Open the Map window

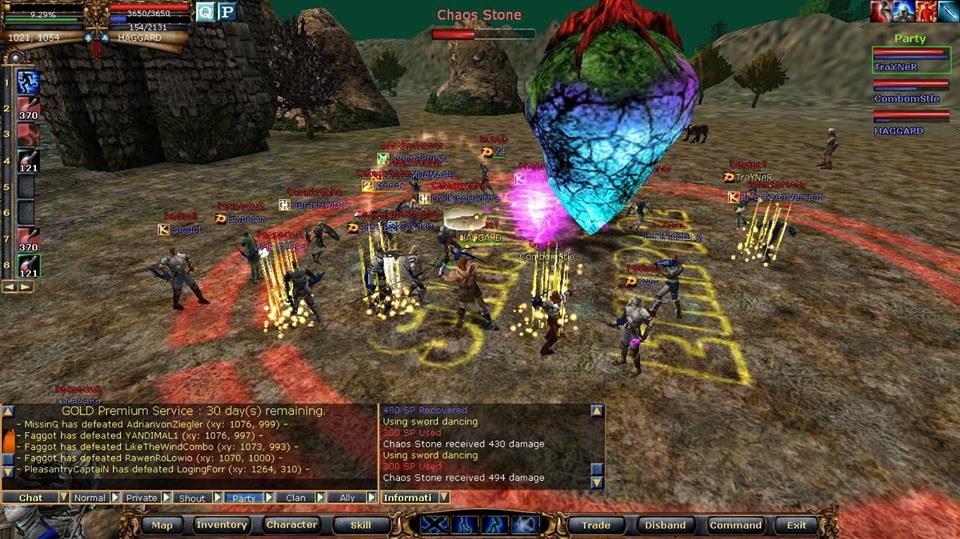coord(162,525)
